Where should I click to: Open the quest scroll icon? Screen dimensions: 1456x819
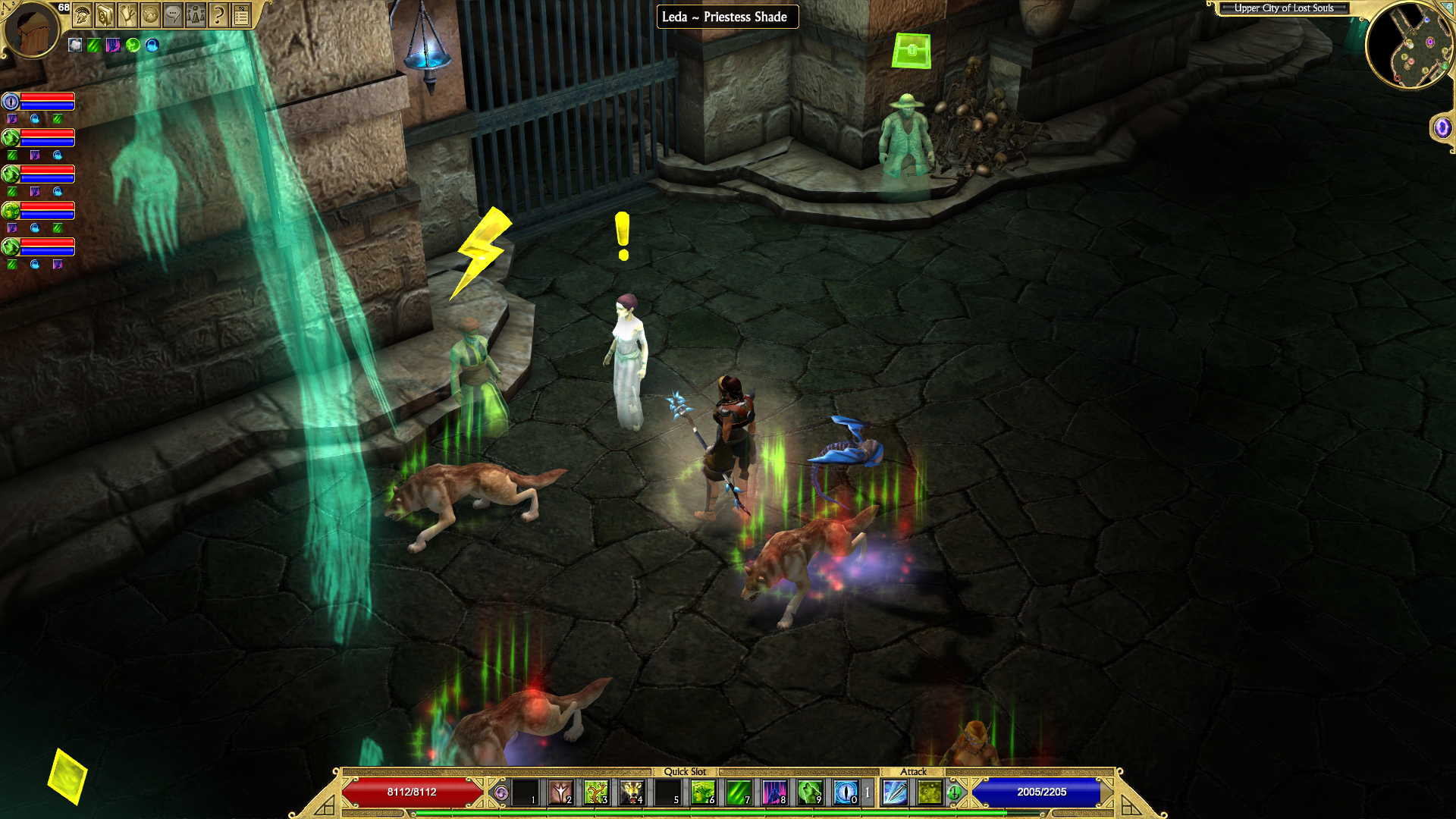click(x=127, y=14)
